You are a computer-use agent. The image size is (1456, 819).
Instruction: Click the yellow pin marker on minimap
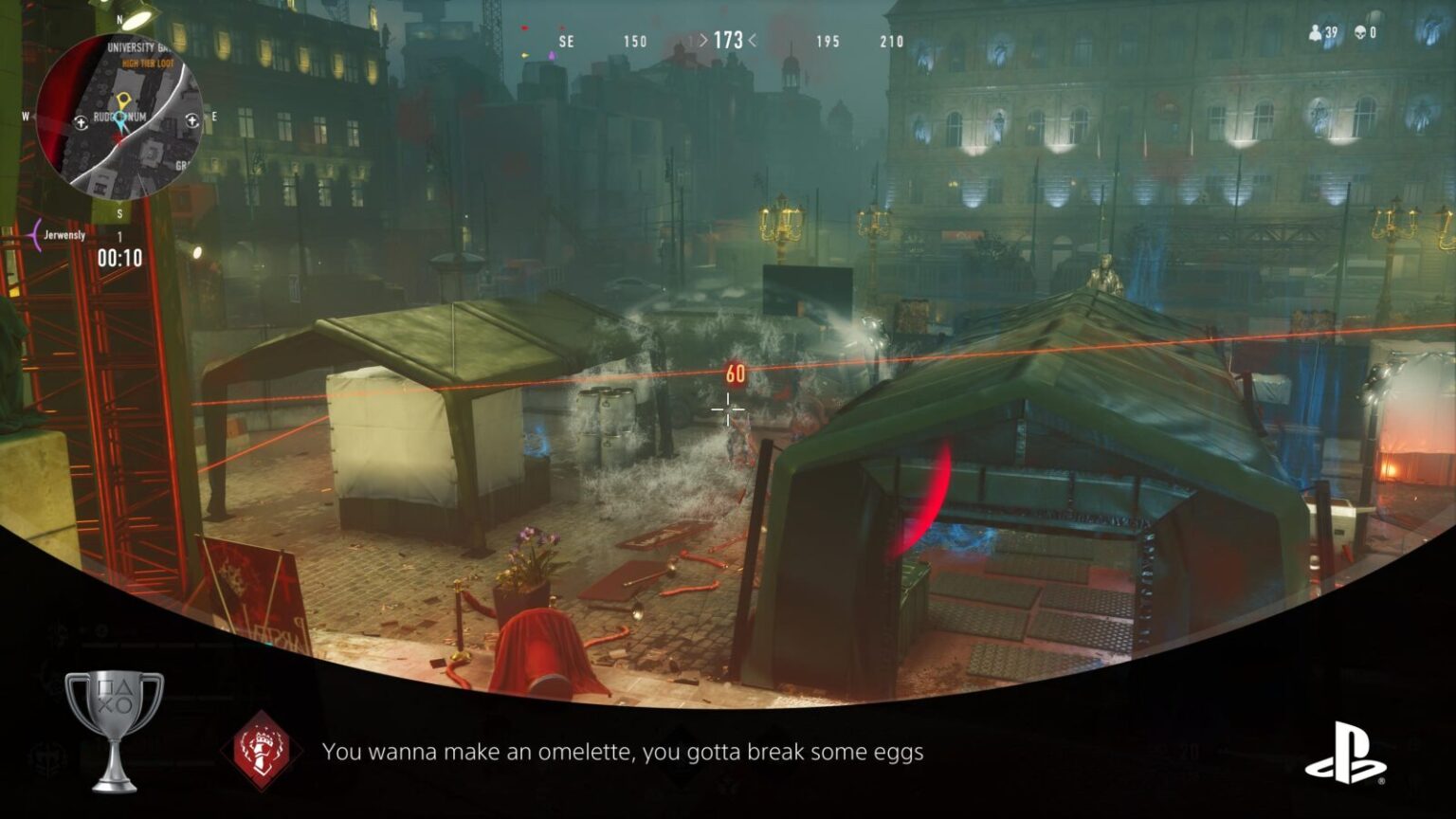(x=121, y=100)
